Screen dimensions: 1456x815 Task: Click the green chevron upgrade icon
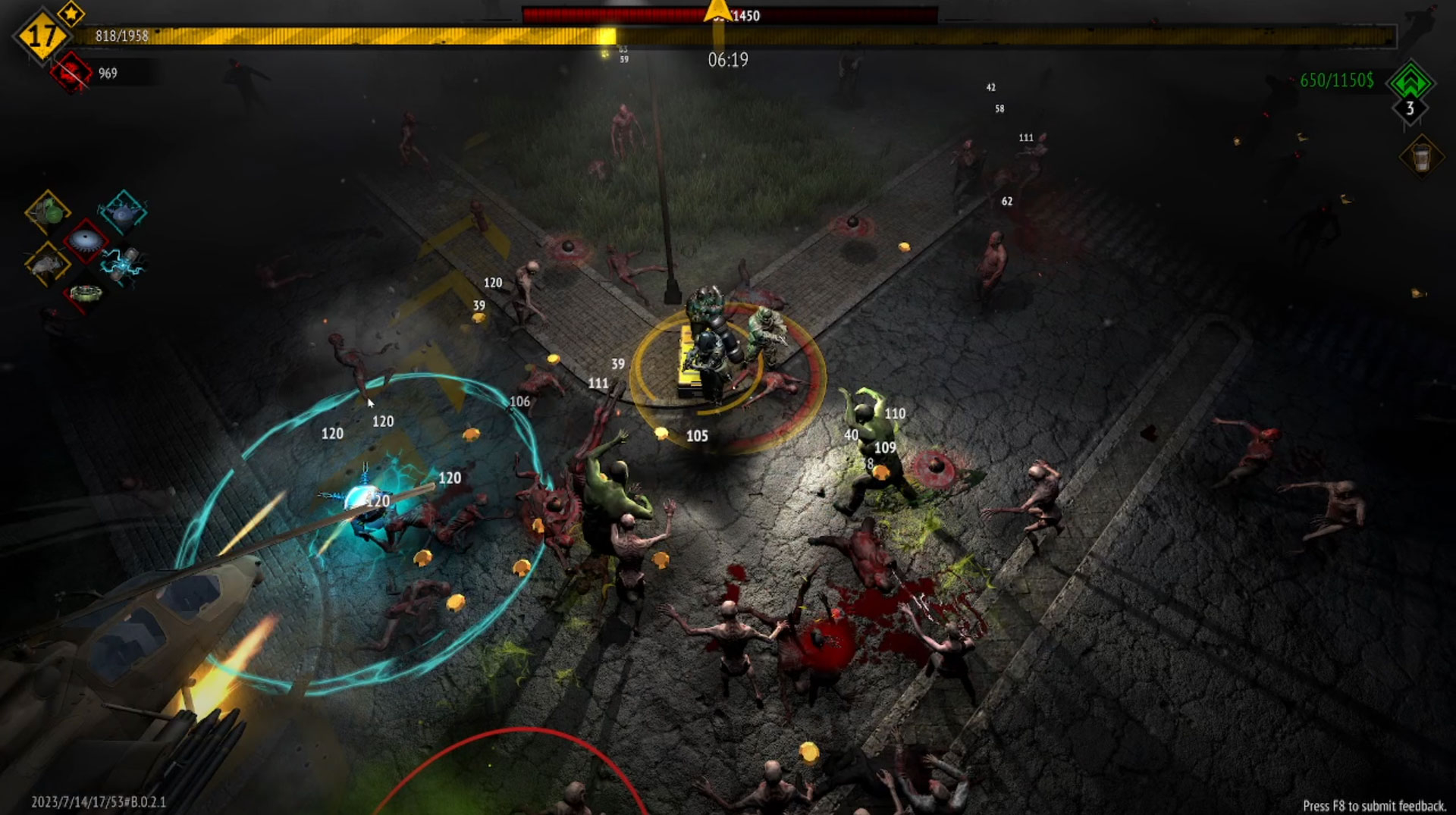coord(1410,80)
